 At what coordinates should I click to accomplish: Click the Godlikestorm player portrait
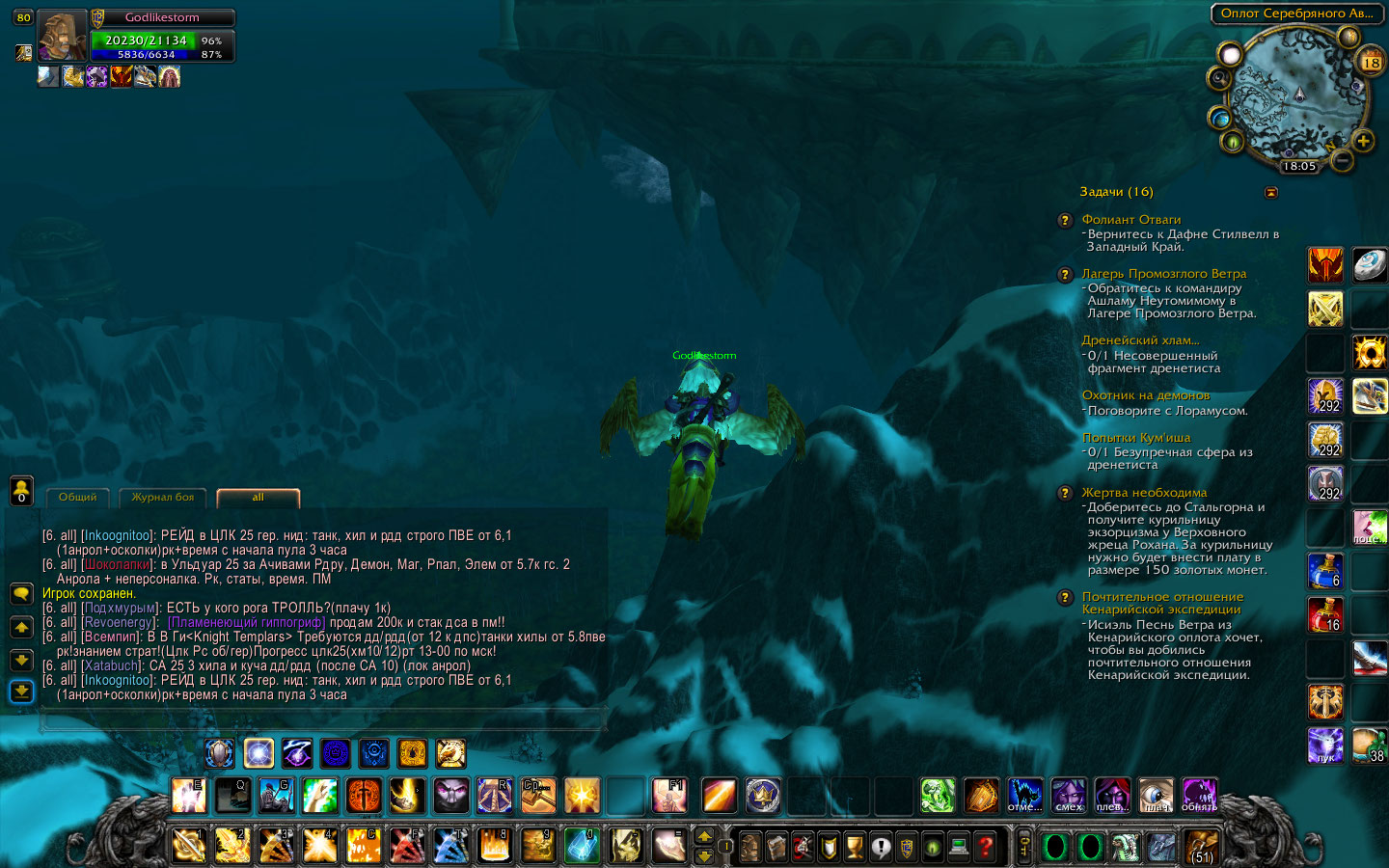point(62,37)
